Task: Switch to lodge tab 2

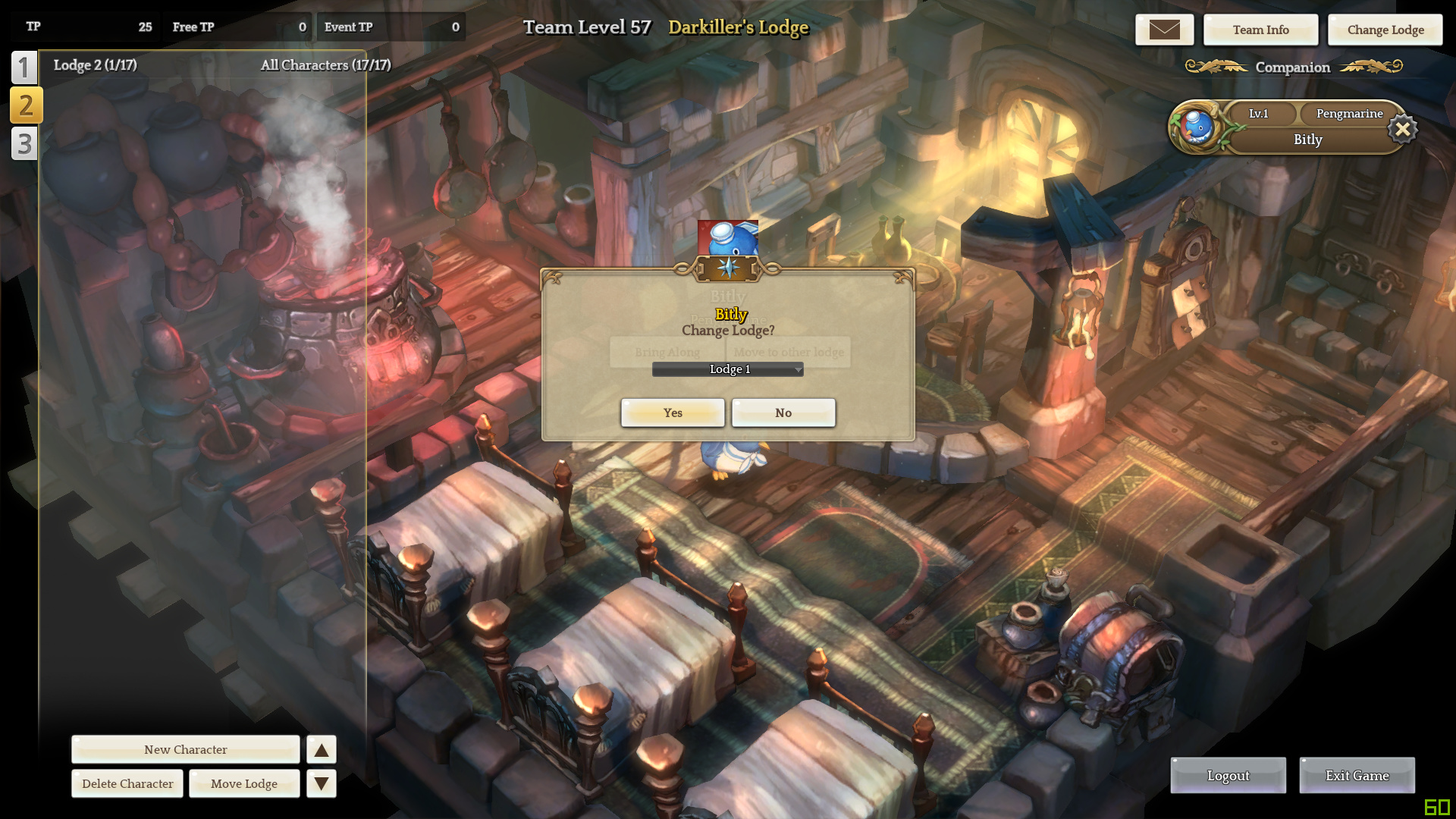Action: 26,105
